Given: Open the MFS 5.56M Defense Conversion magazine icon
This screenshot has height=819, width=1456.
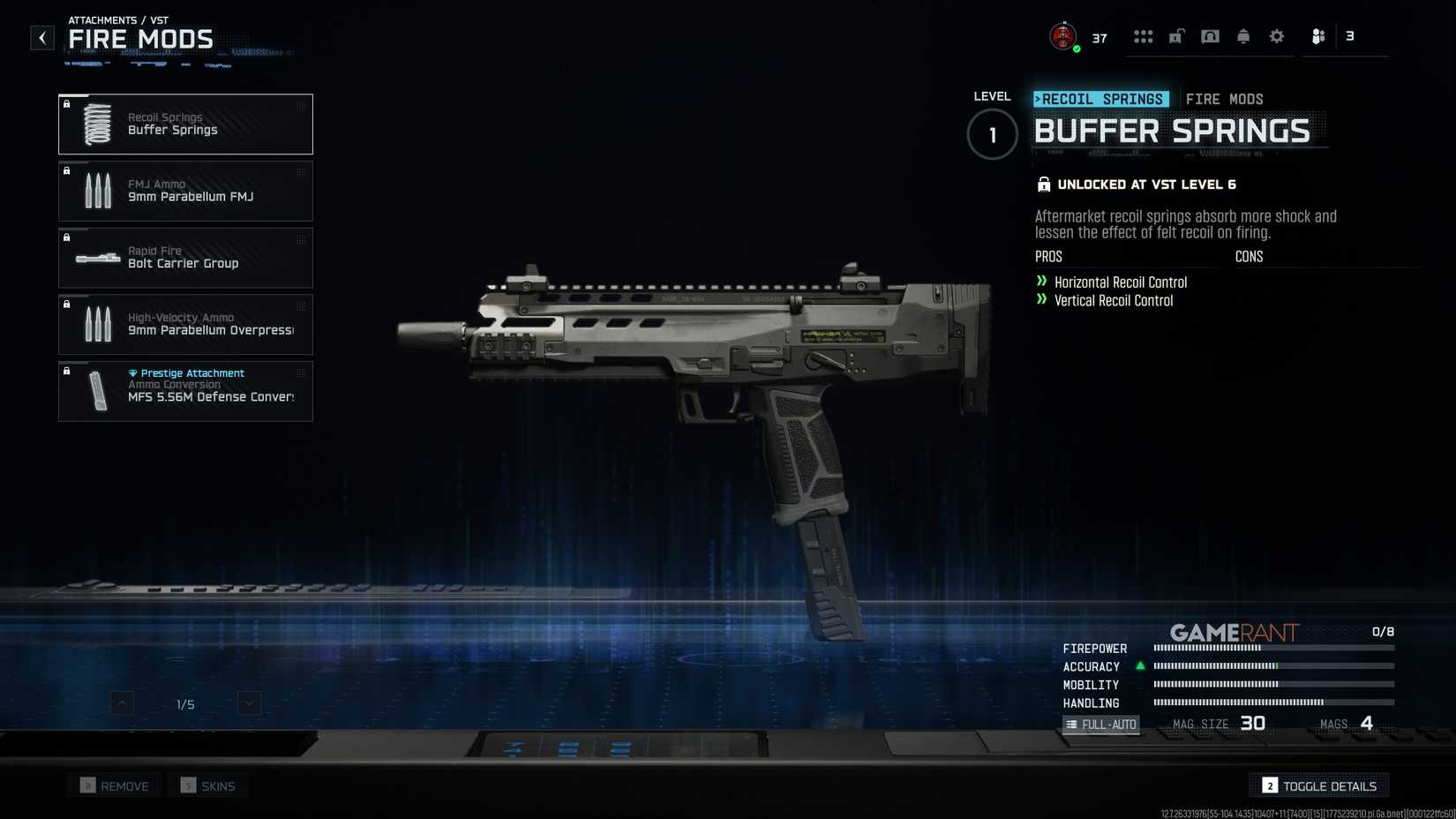Looking at the screenshot, I should click(x=98, y=391).
